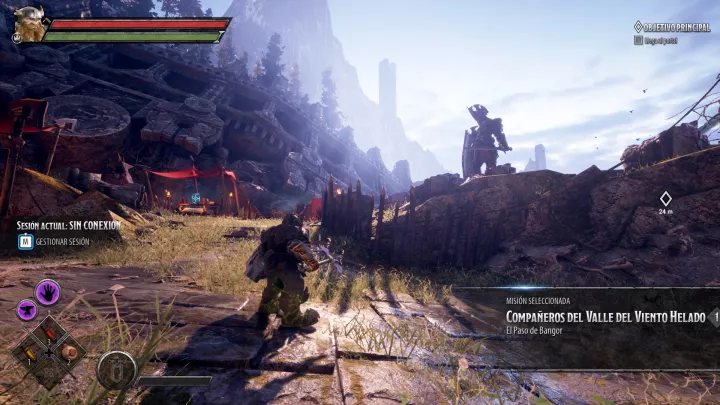This screenshot has height=405, width=720.
Task: Activate the purple hand ability
Action: click(x=47, y=292)
